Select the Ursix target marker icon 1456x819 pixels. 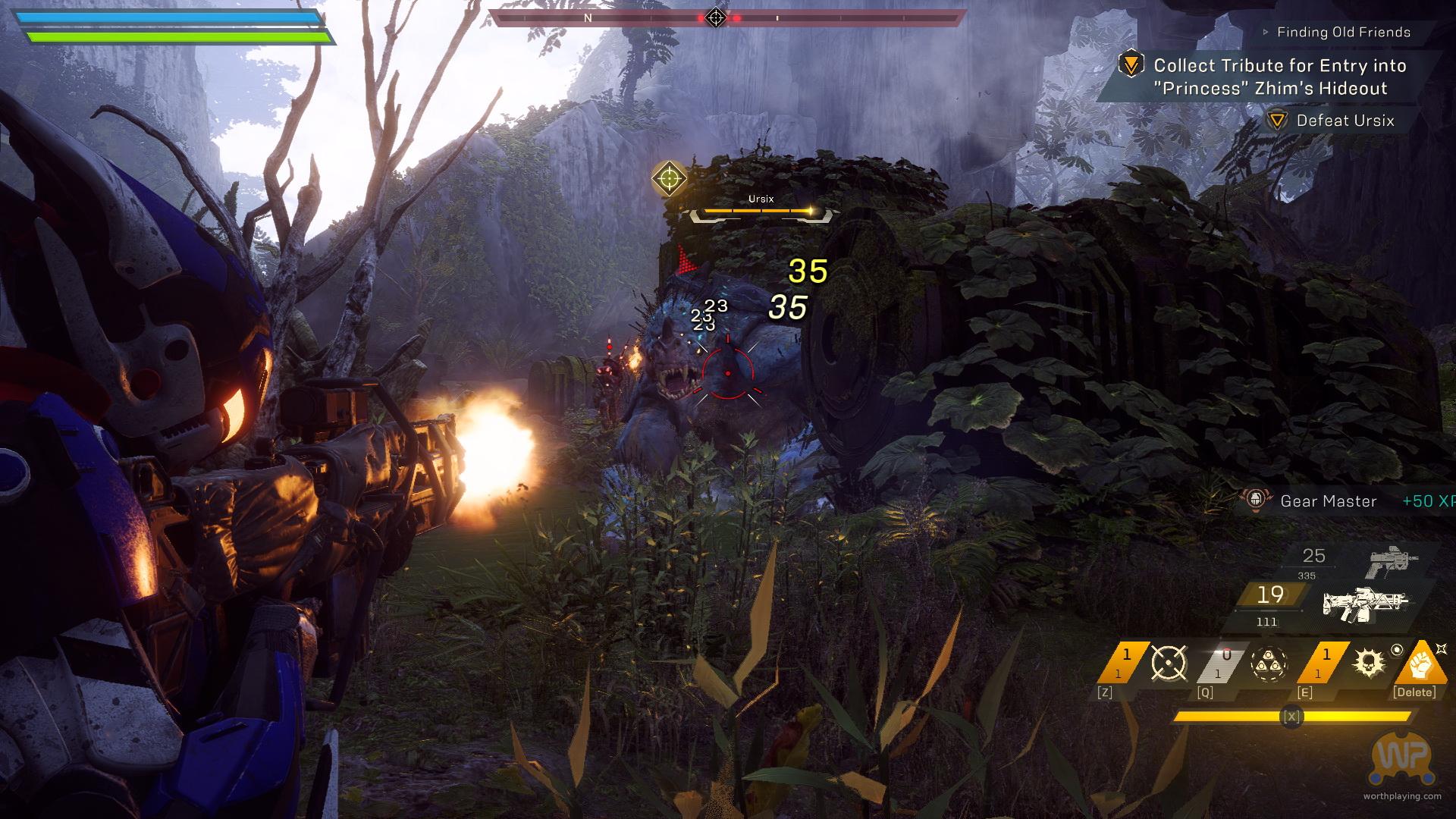[x=669, y=179]
